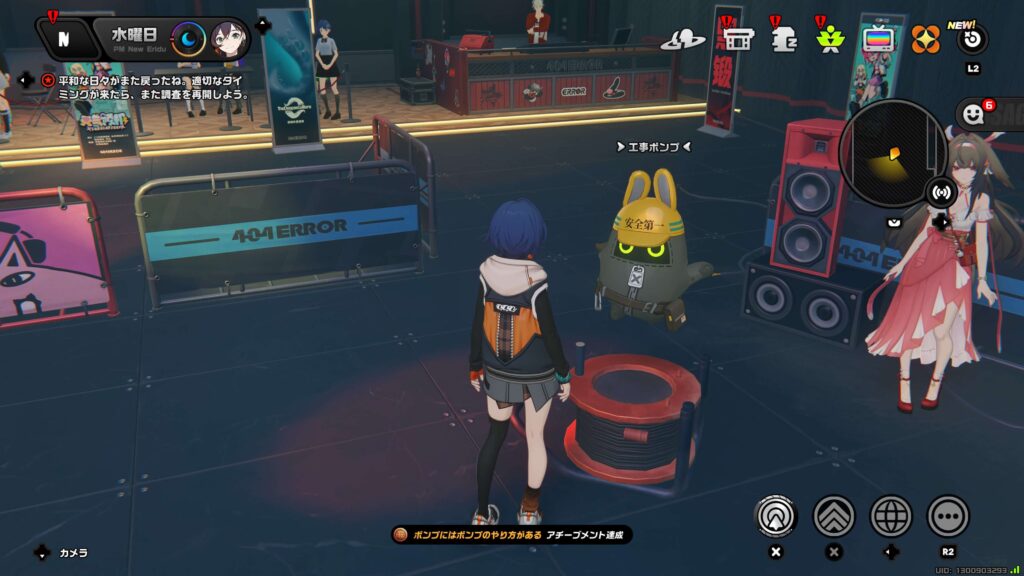Open the NEW! rewind circle icon

coord(972,40)
